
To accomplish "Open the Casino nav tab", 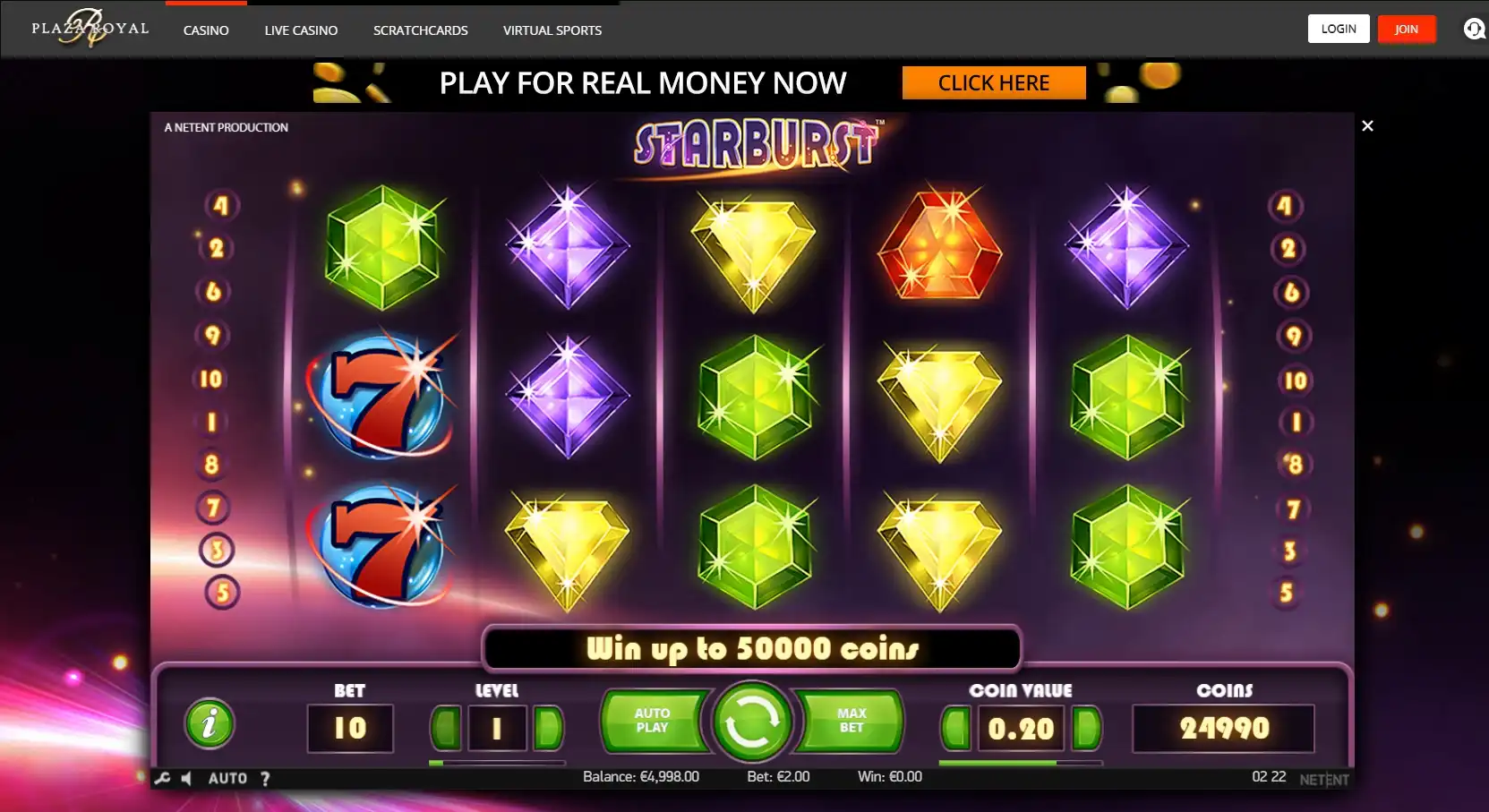I will [206, 30].
